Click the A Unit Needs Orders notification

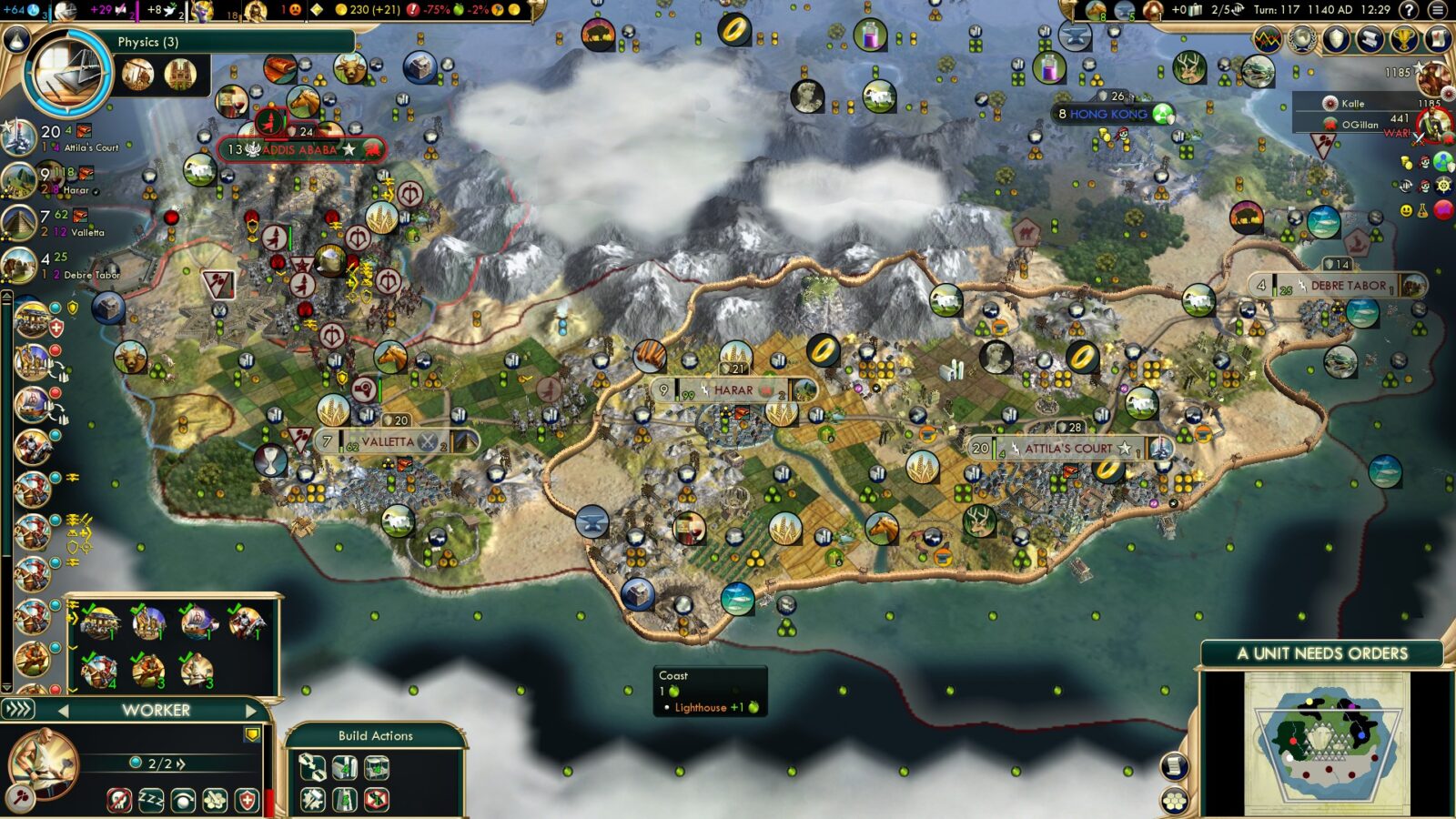click(x=1321, y=652)
